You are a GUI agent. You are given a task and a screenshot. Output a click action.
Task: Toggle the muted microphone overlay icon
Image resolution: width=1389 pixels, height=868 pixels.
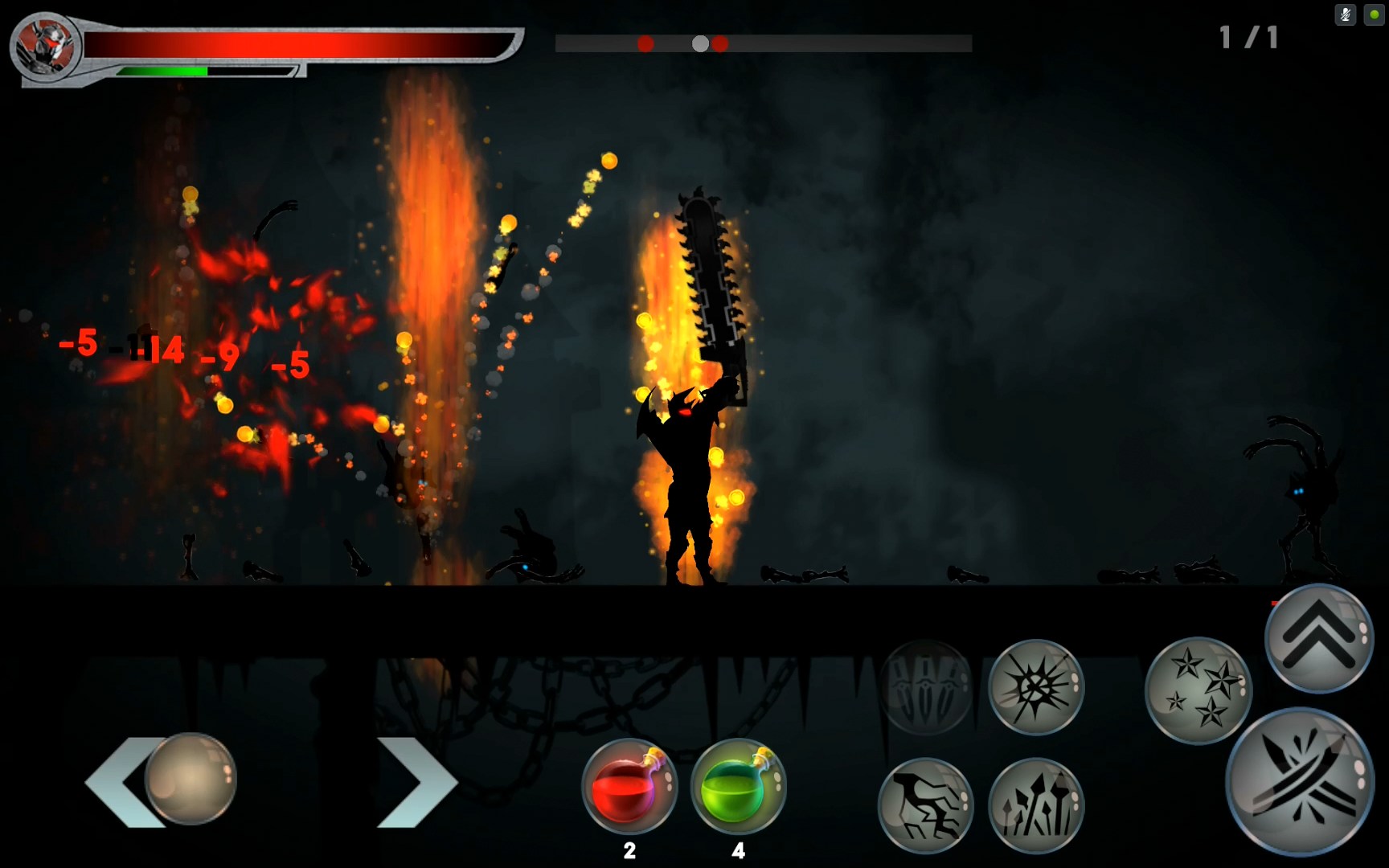[x=1345, y=14]
